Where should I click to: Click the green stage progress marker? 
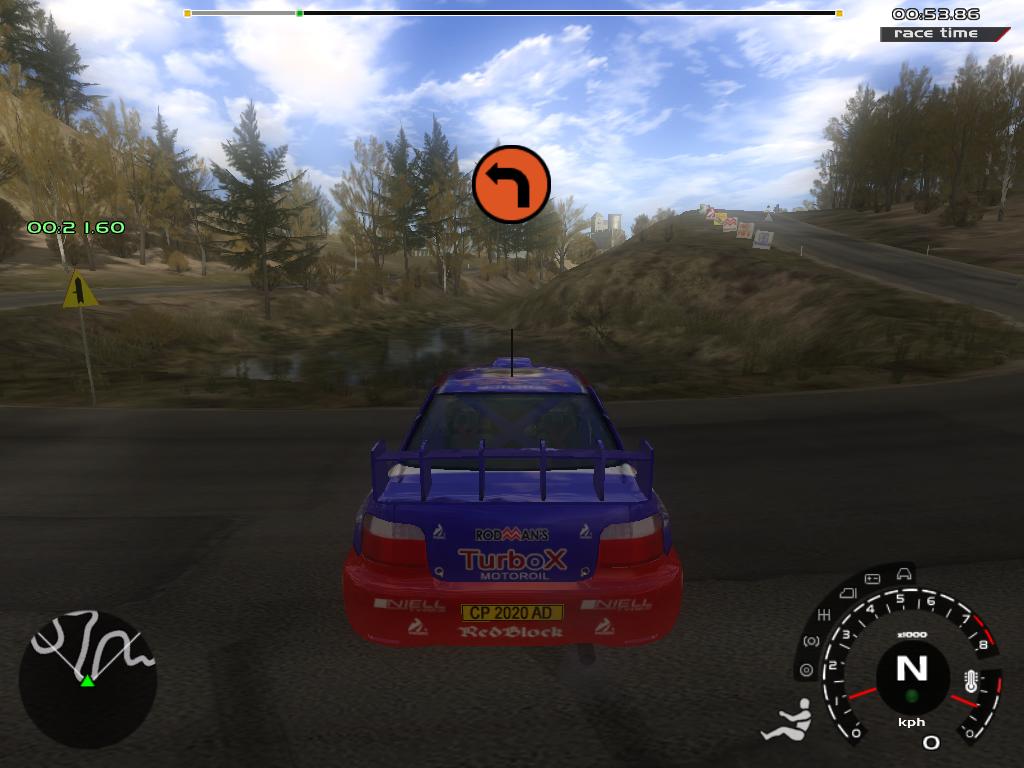pos(299,13)
